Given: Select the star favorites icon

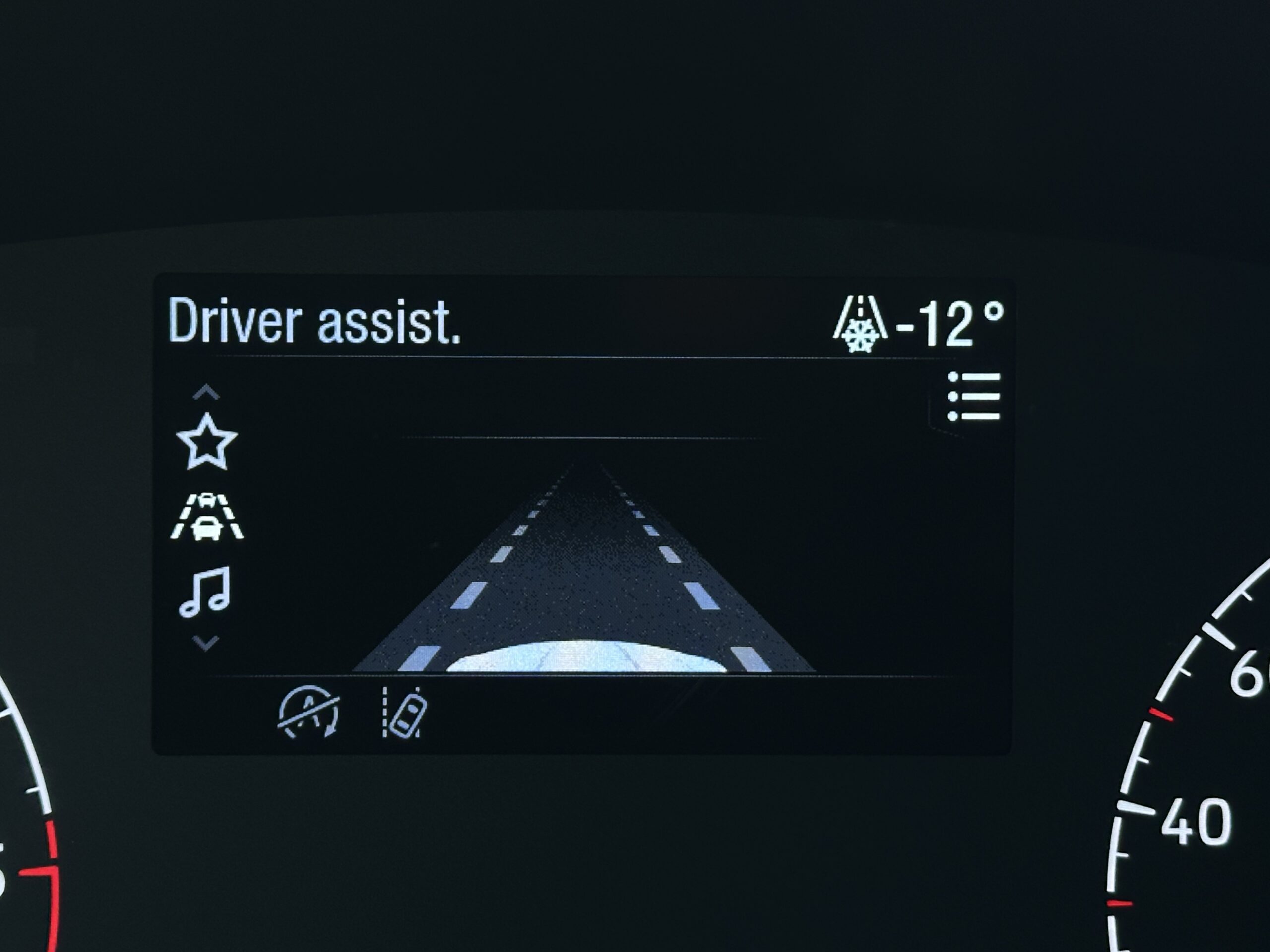Looking at the screenshot, I should pos(207,442).
